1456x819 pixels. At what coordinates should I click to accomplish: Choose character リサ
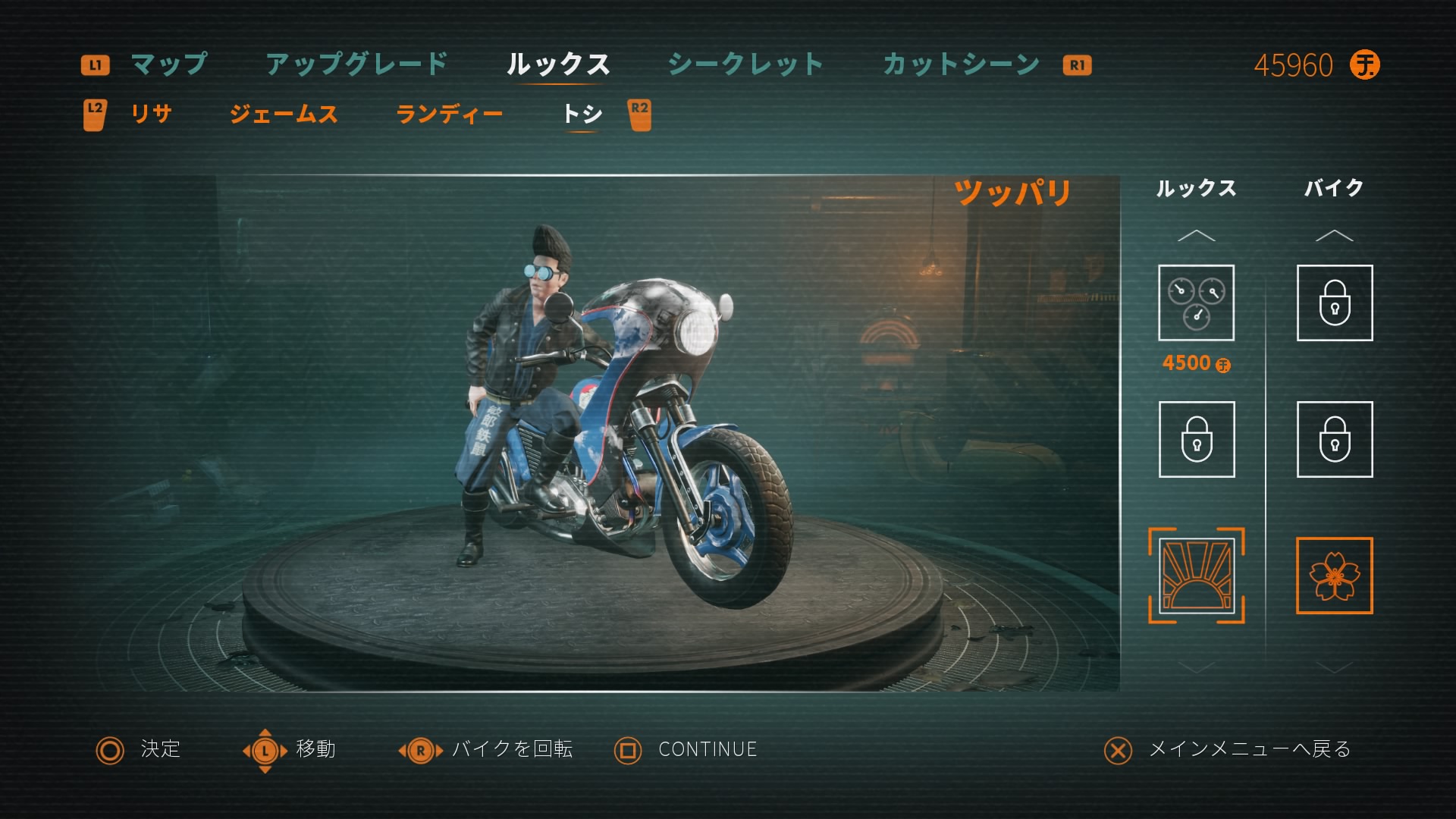[x=152, y=115]
